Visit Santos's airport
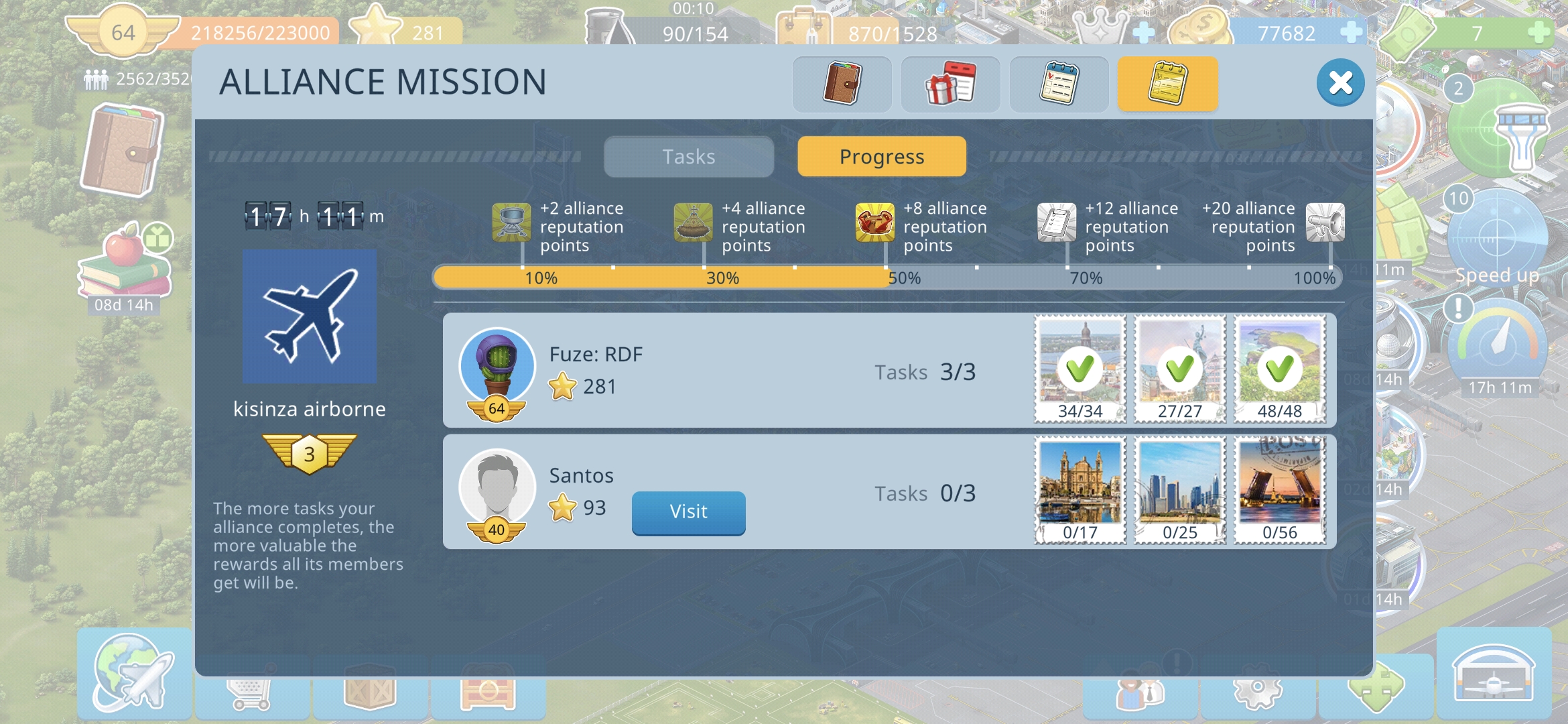 point(688,512)
